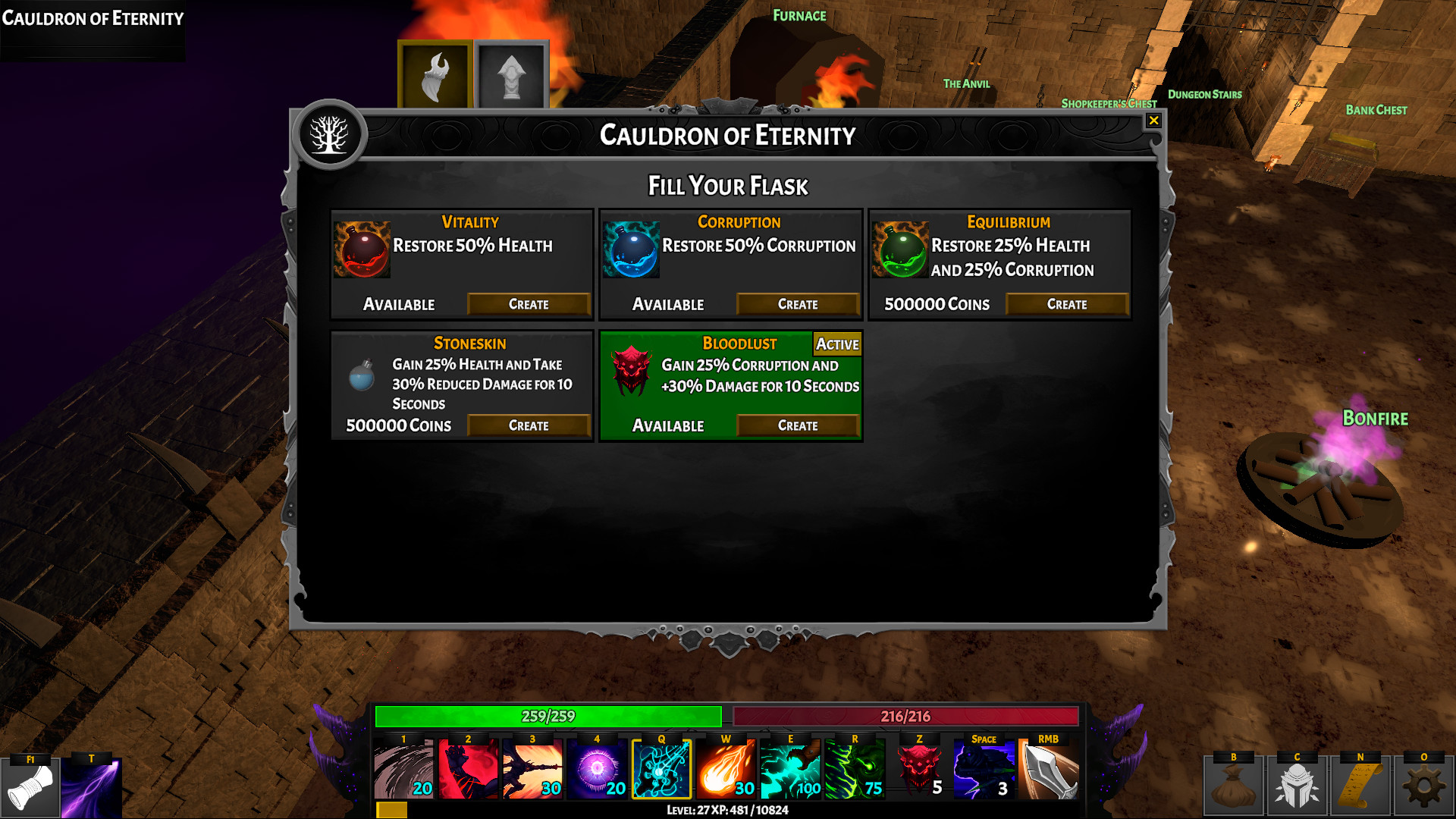Create the Vitality potion
The image size is (1456, 819).
click(529, 304)
